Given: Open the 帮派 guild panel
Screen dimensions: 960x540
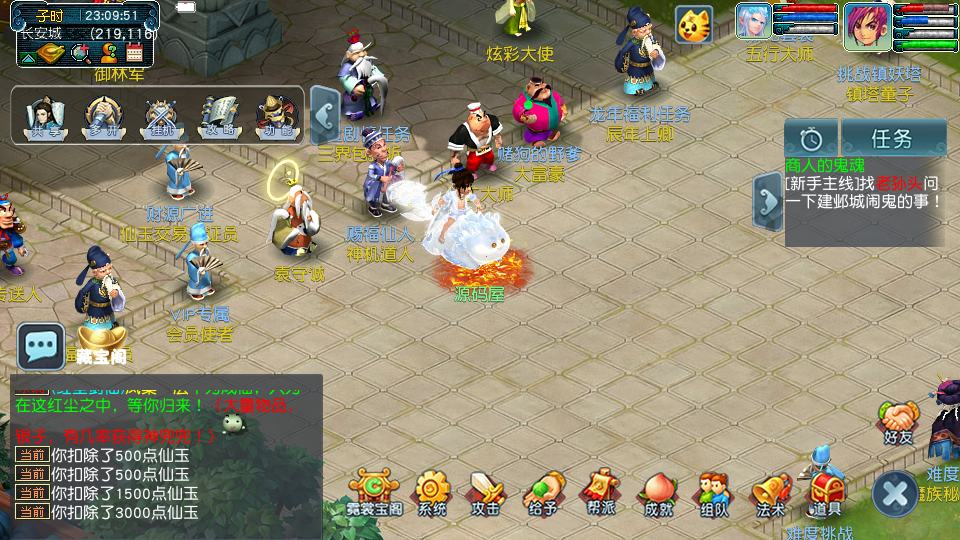Looking at the screenshot, I should point(600,490).
